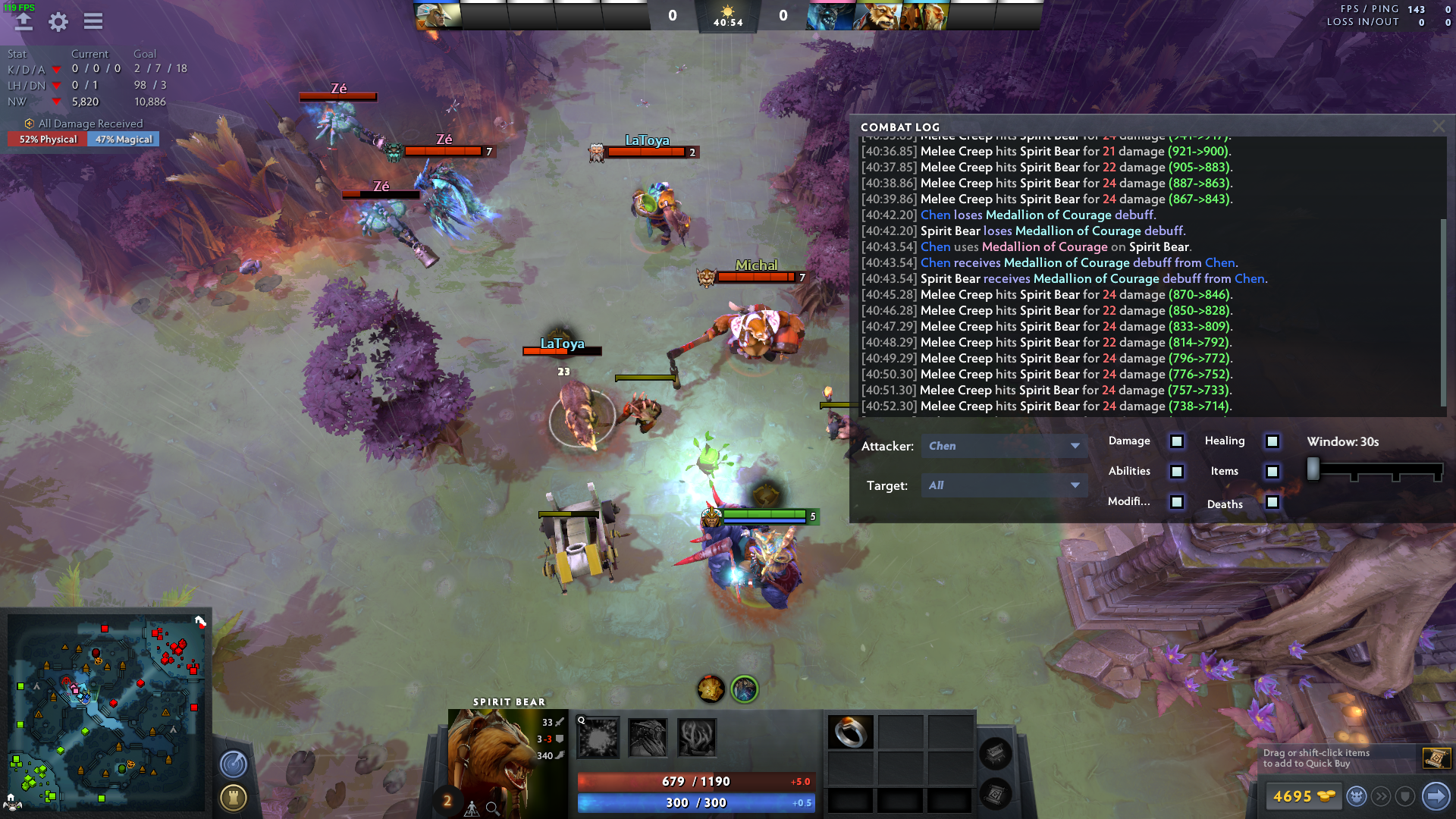Open the Target dropdown set to All
This screenshot has height=819, width=1456.
[x=1005, y=485]
